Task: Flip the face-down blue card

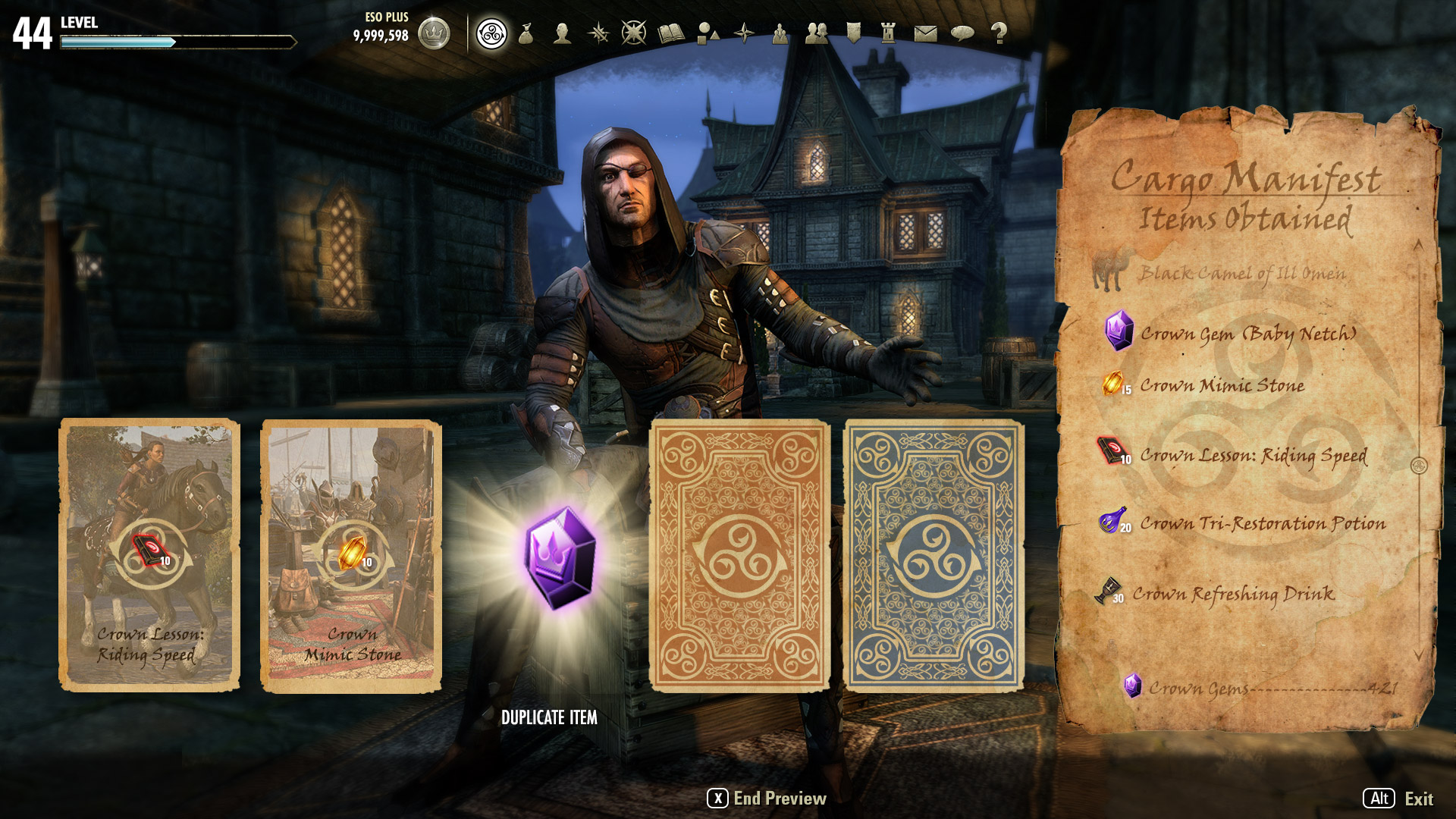Action: pos(934,555)
